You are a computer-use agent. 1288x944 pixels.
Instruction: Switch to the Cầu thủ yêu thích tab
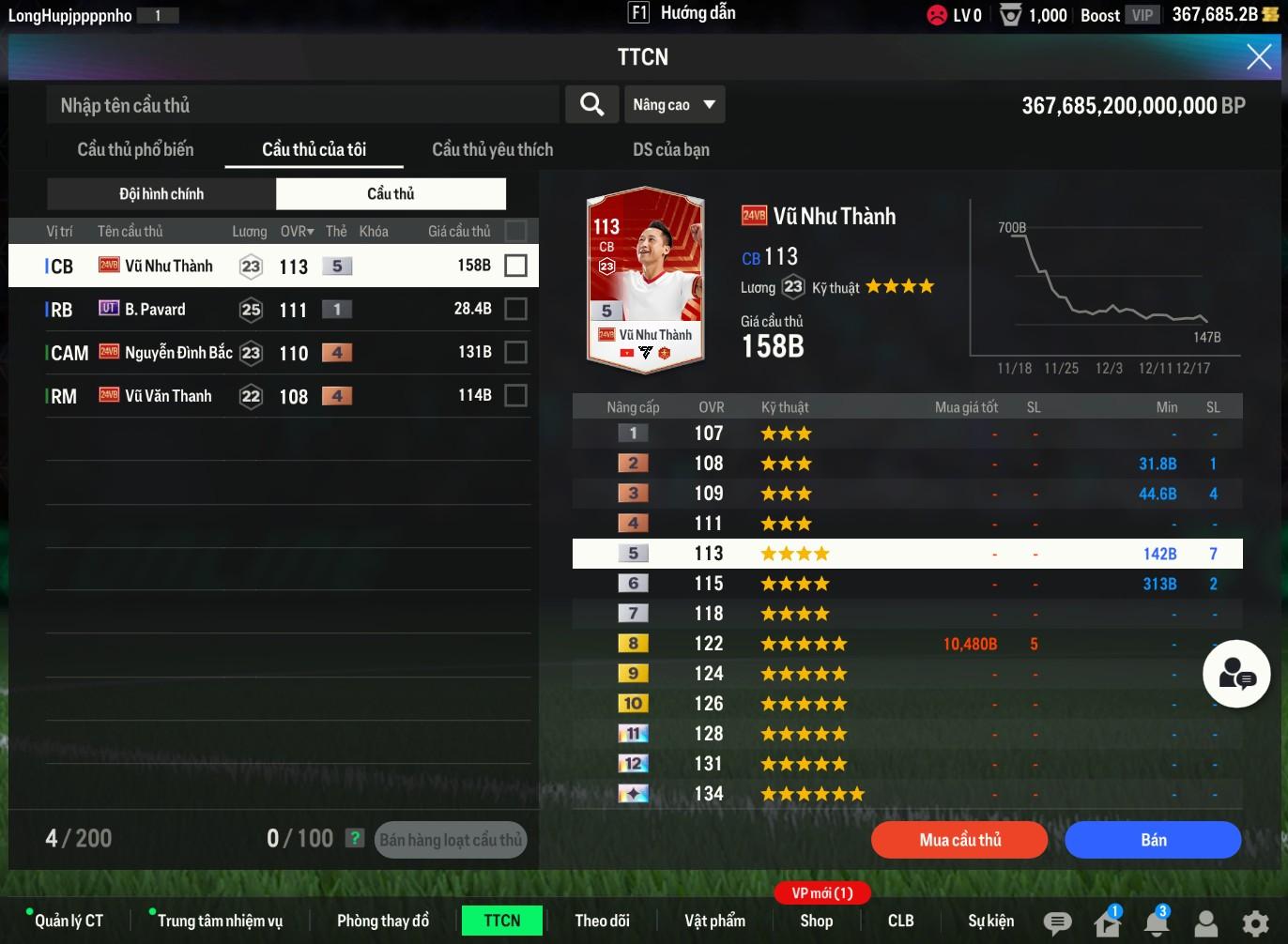pos(492,149)
